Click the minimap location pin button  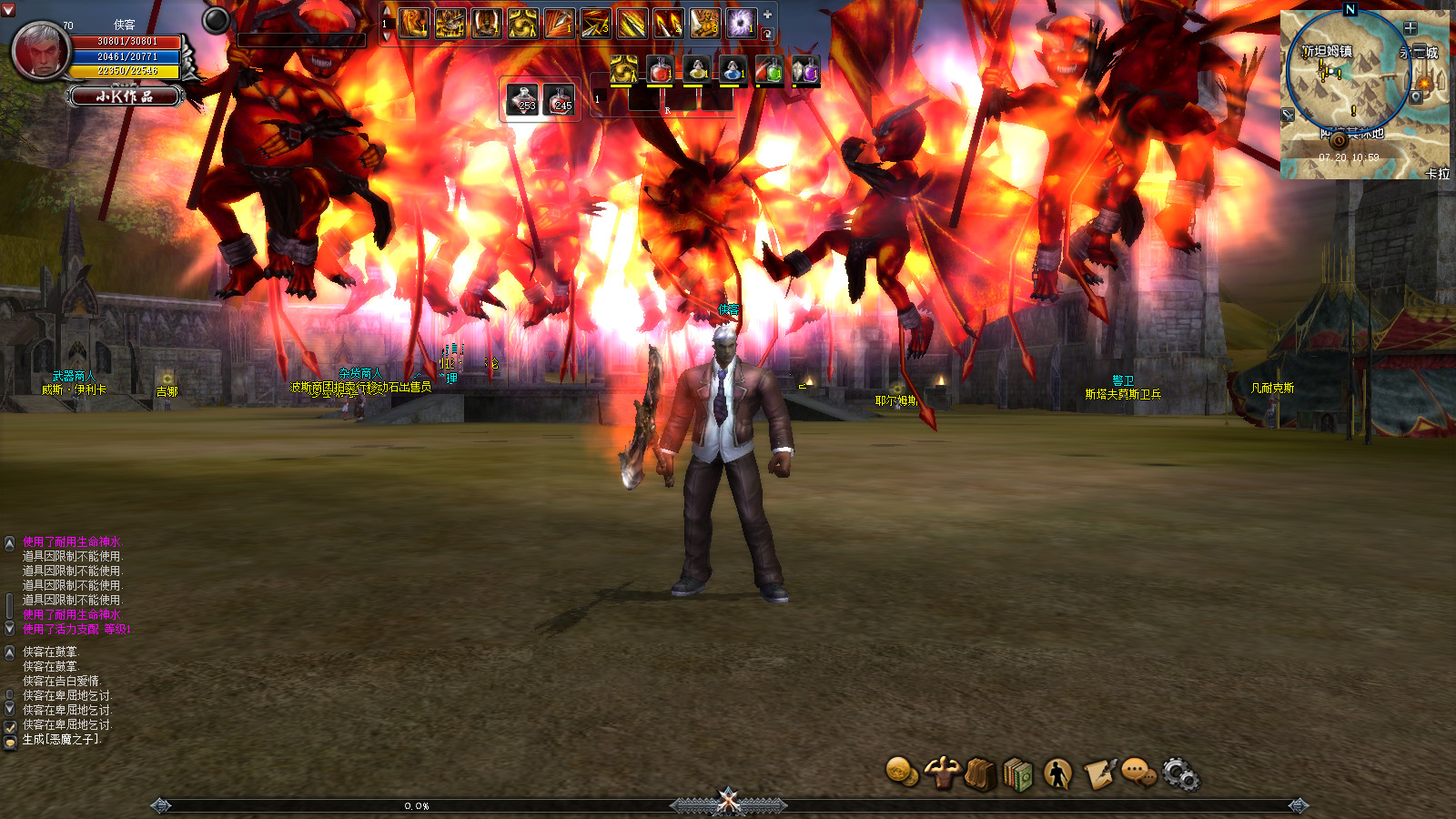tap(1416, 96)
